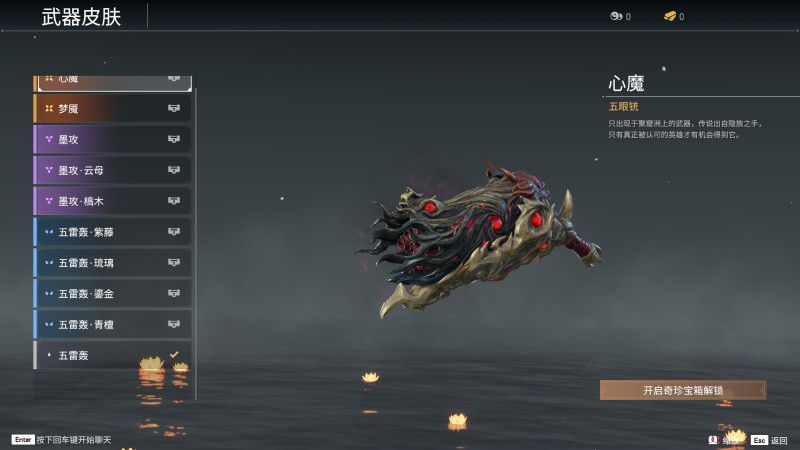Click the silver coin currency icon
Screen dimensions: 800x450
[616, 16]
